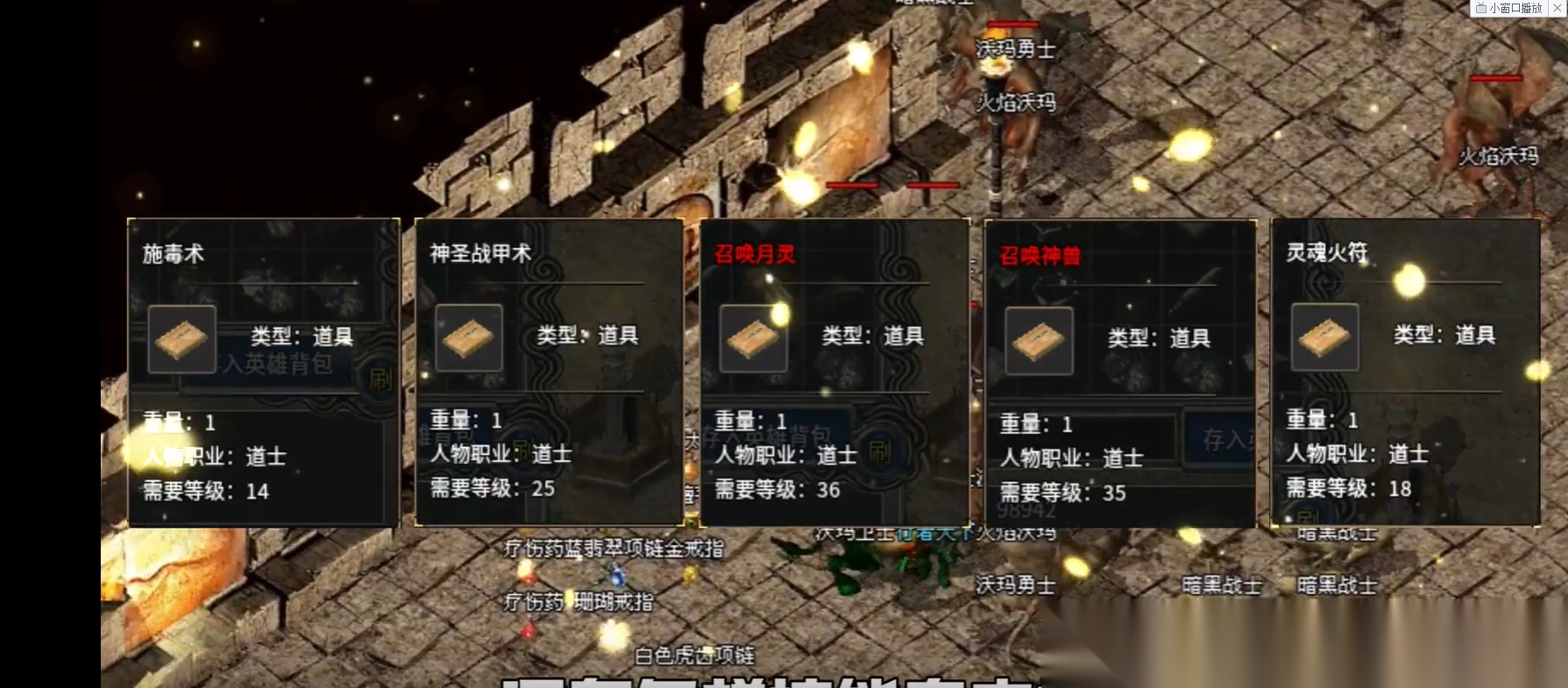Open the 小窗口播放 mini player icon

(x=1483, y=10)
